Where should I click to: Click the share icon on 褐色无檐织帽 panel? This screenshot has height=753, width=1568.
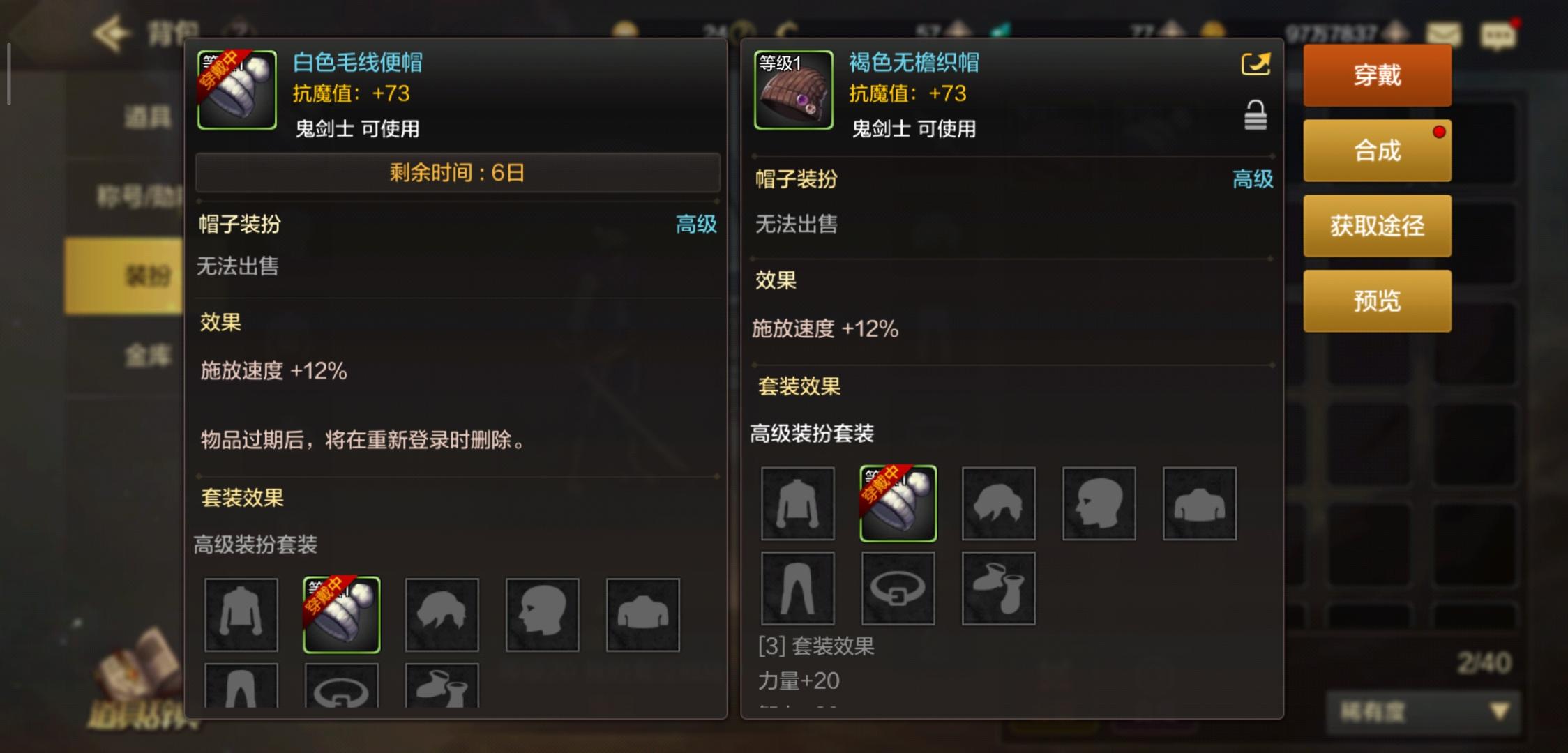click(x=1256, y=63)
